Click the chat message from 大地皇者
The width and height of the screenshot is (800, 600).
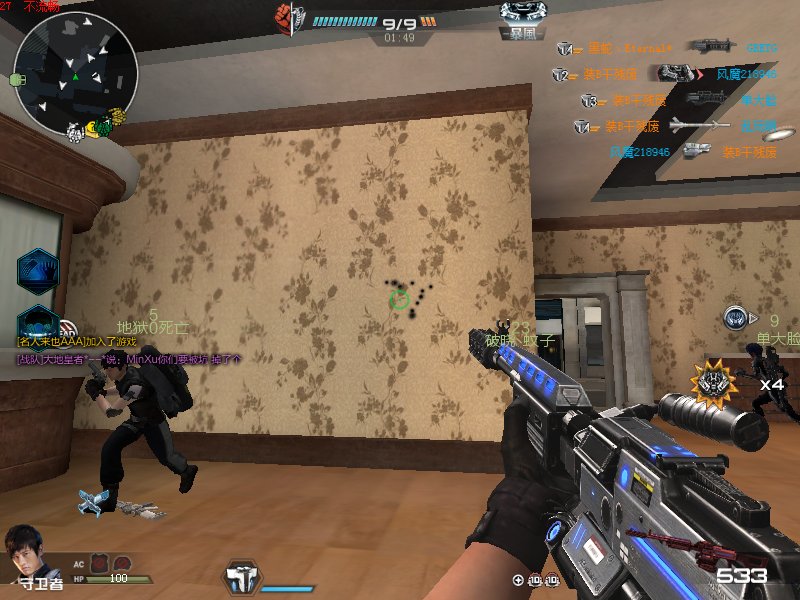[x=130, y=358]
